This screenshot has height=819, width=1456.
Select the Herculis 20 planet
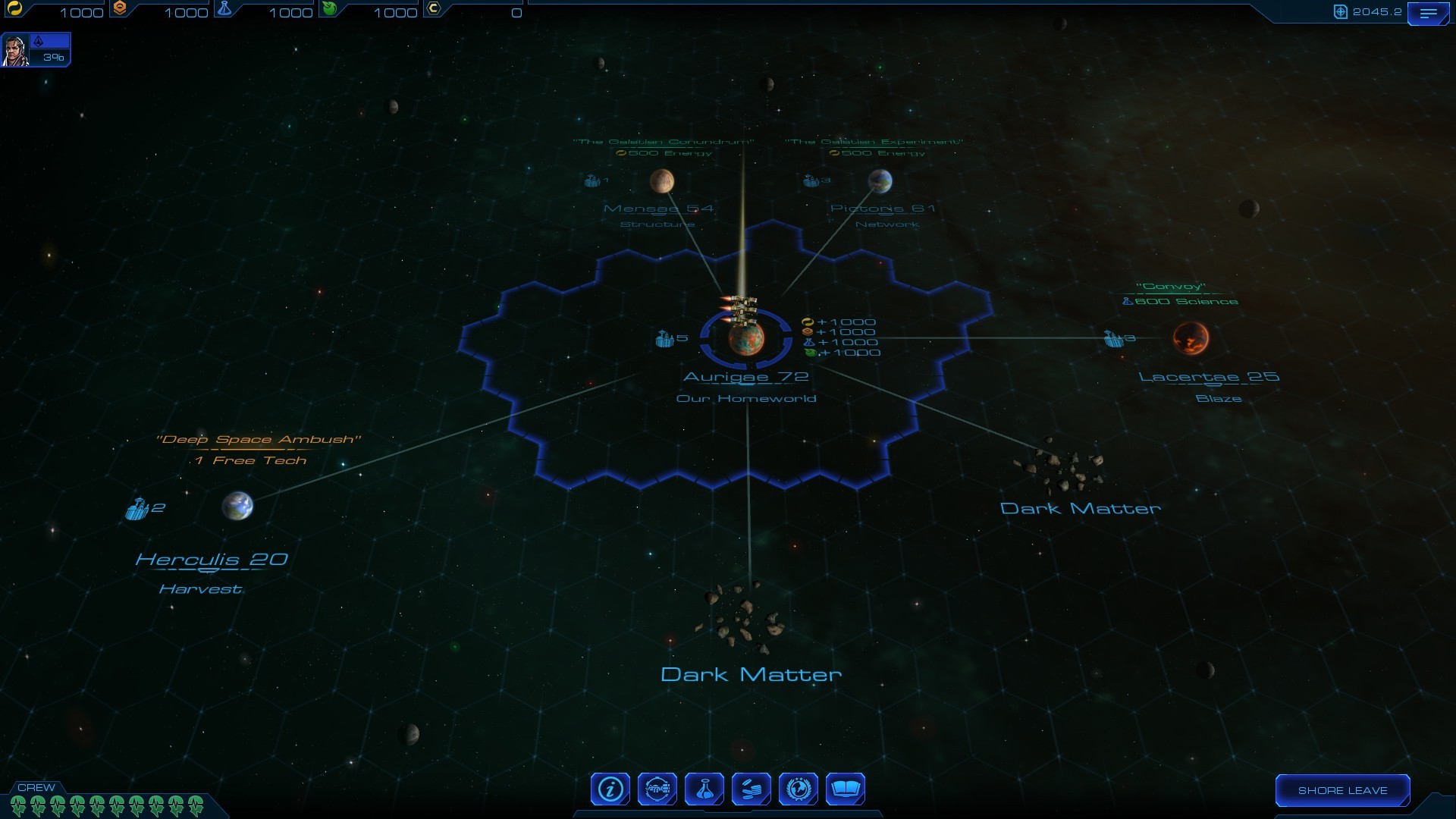point(237,506)
